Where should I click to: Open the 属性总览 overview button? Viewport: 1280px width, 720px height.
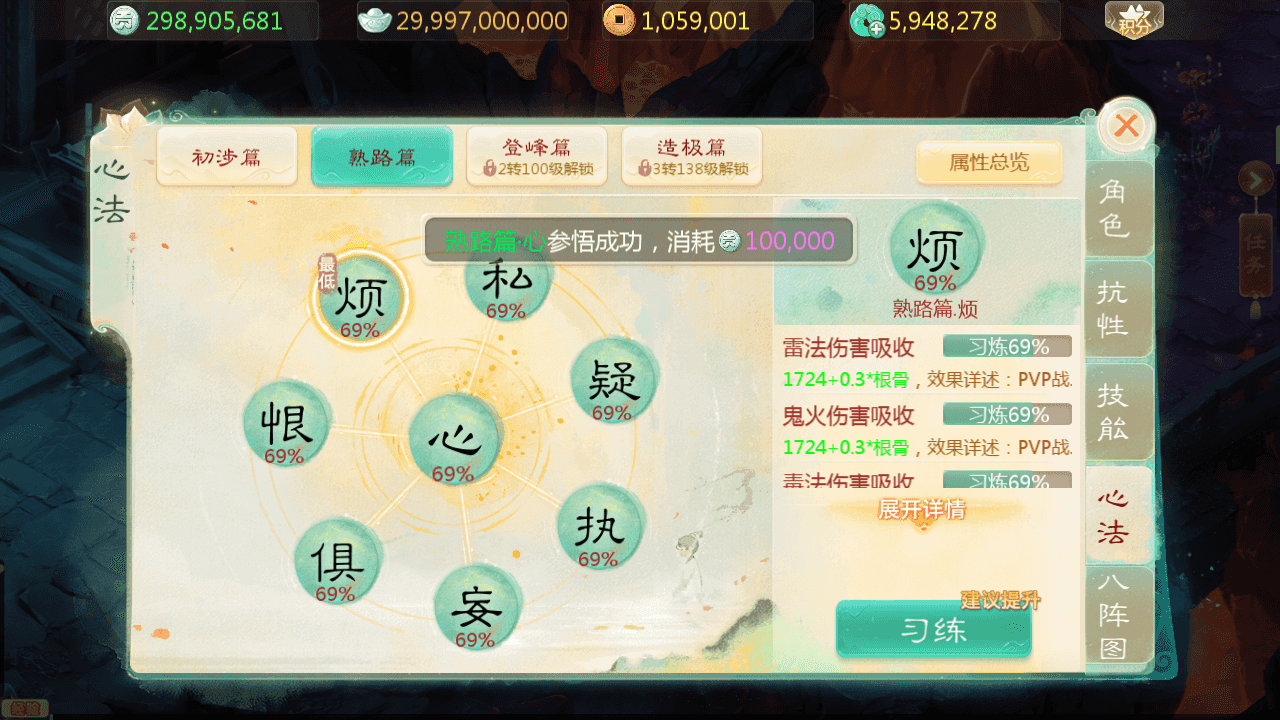[989, 163]
